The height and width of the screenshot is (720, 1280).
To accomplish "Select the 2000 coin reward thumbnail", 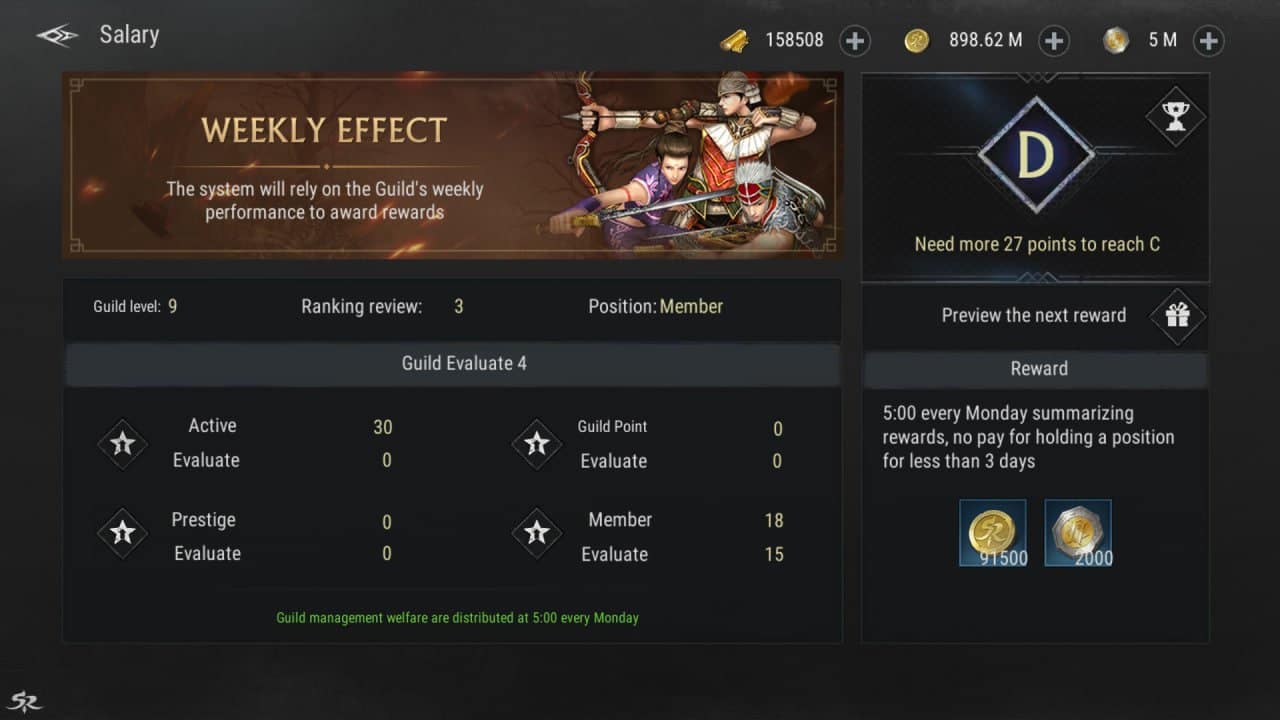I will (x=1078, y=532).
